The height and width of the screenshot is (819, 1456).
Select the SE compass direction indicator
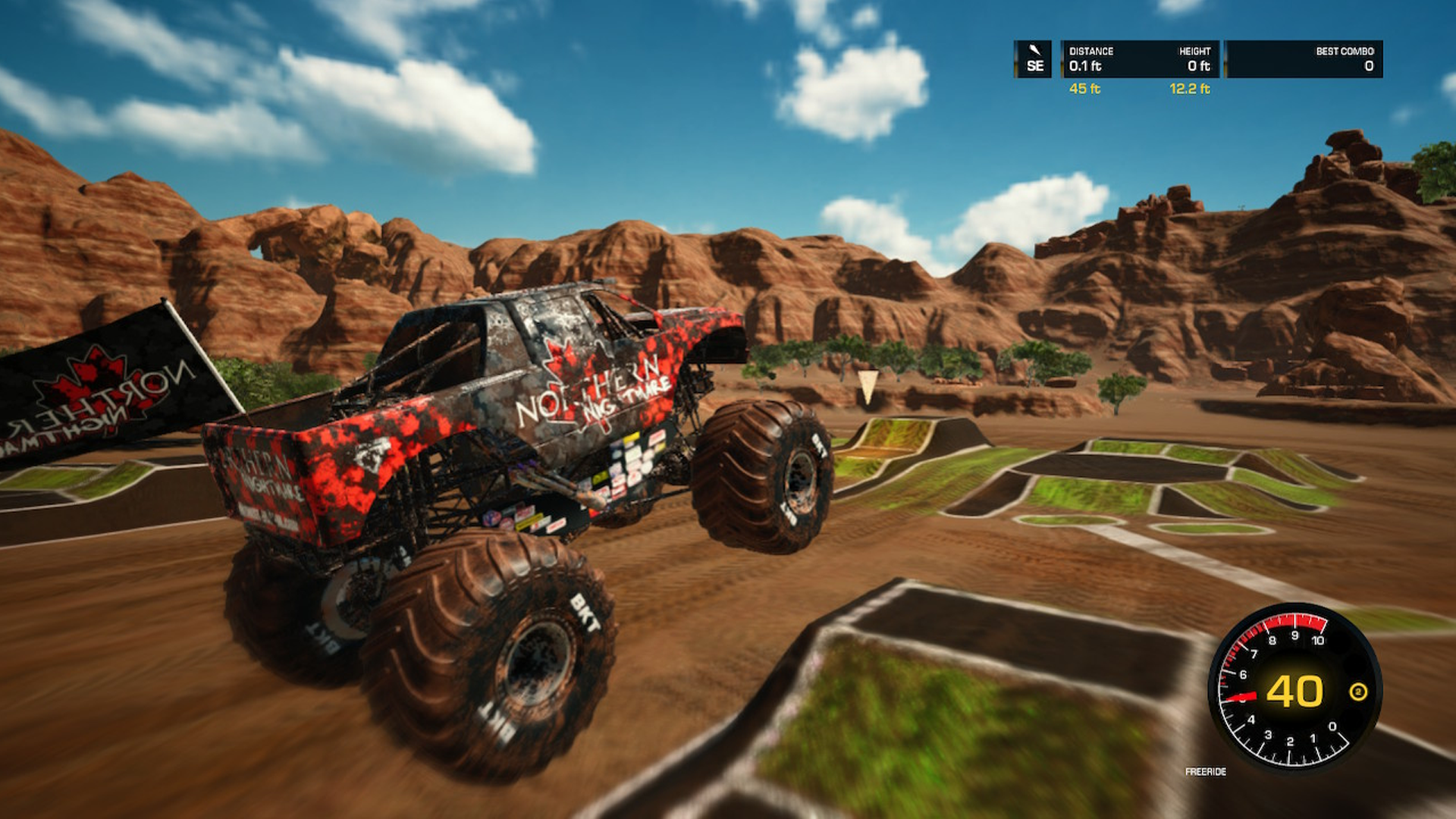(x=1037, y=66)
